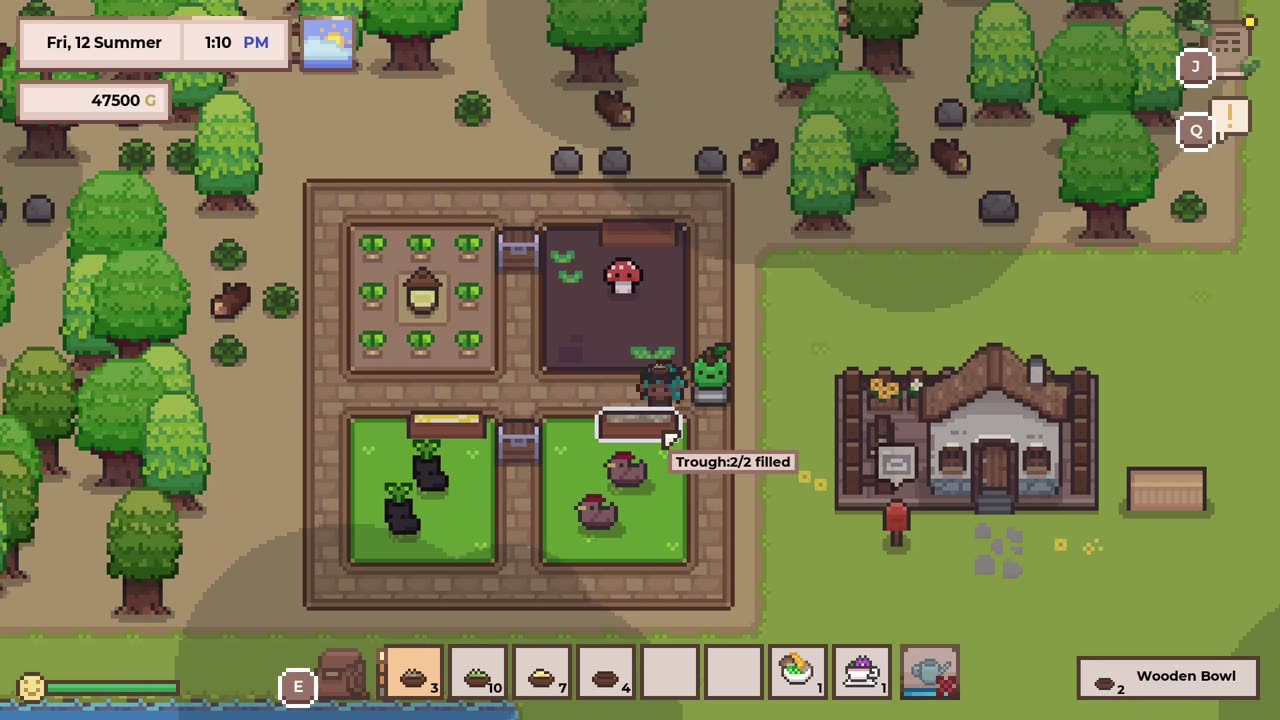The image size is (1280, 720).
Task: Pick the dark brown bowl stack of 4
Action: 606,674
